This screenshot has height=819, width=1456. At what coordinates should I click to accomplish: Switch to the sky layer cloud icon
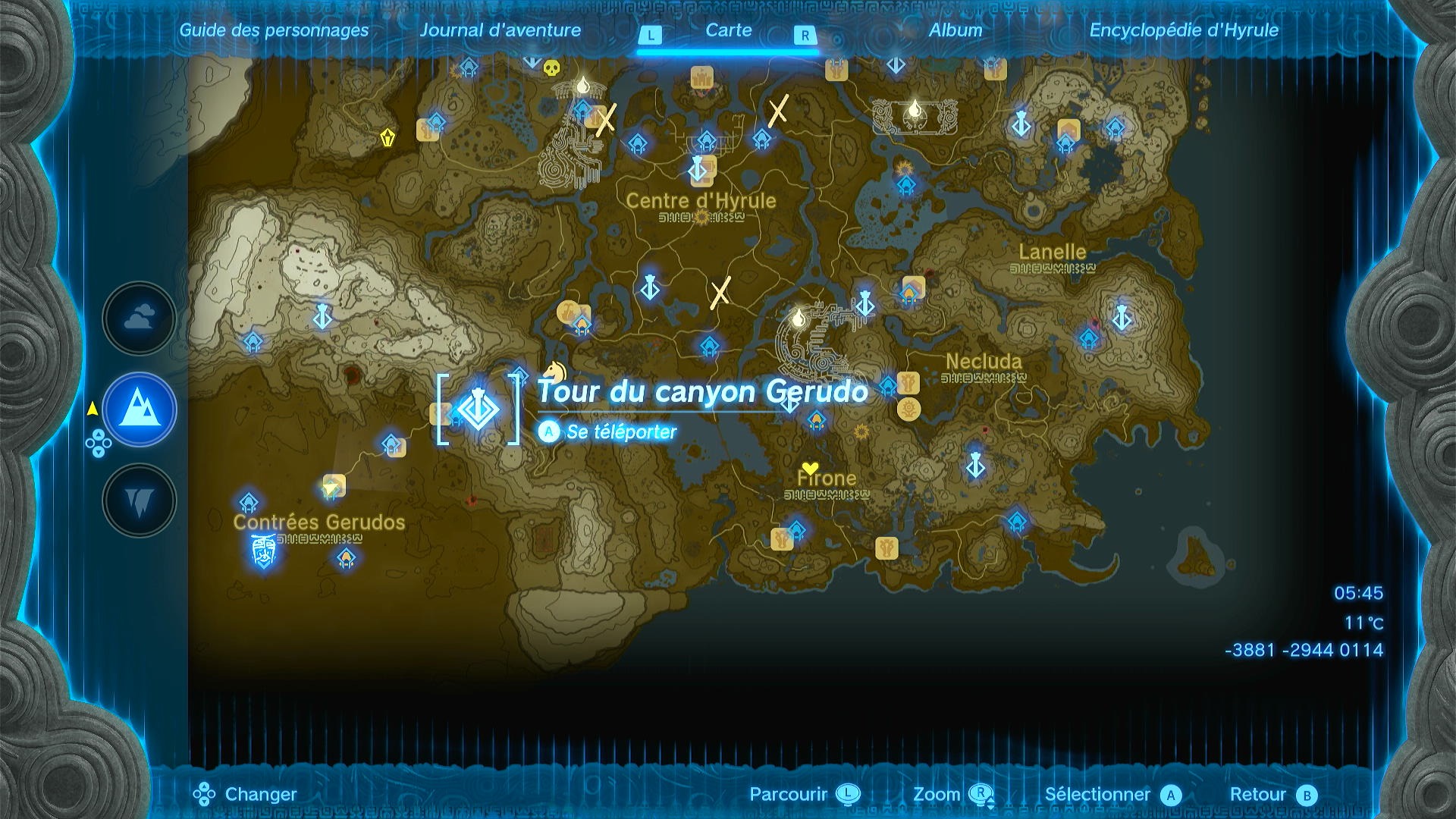[x=139, y=317]
